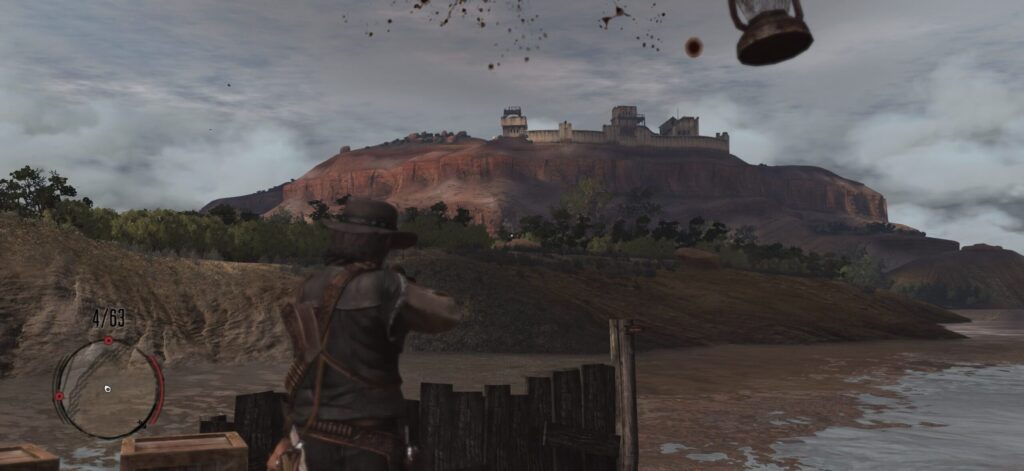Select the red enemy marker atop the minimap
This screenshot has height=471, width=1024.
point(108,341)
